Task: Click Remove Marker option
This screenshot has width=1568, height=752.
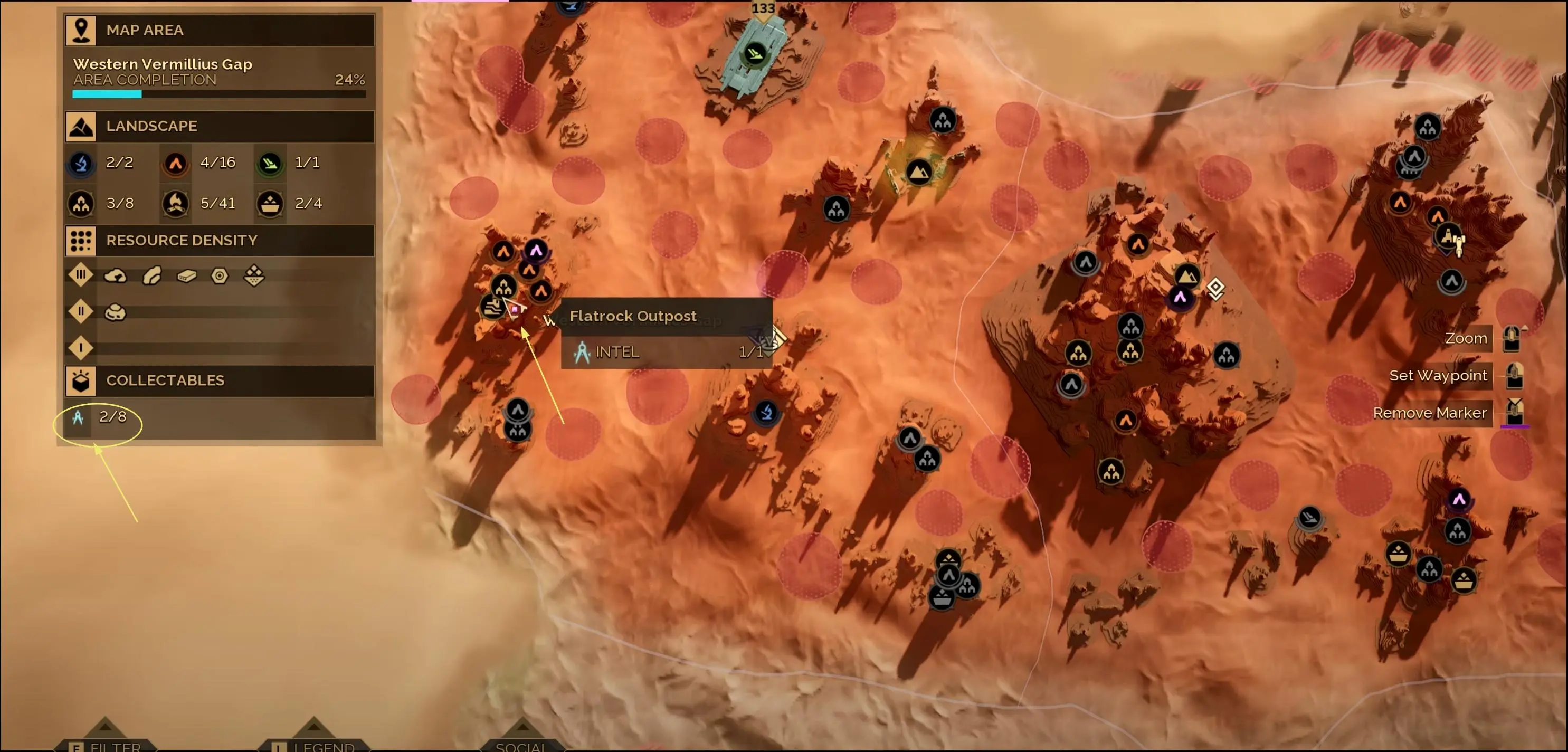Action: tap(1430, 413)
